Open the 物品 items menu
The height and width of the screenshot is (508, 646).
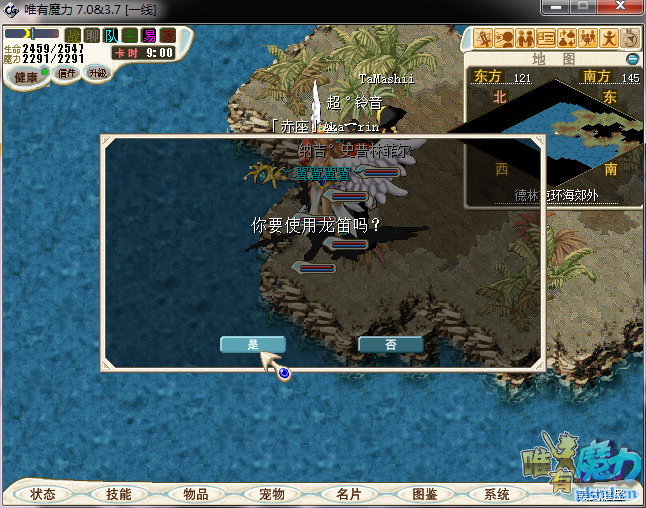[196, 494]
